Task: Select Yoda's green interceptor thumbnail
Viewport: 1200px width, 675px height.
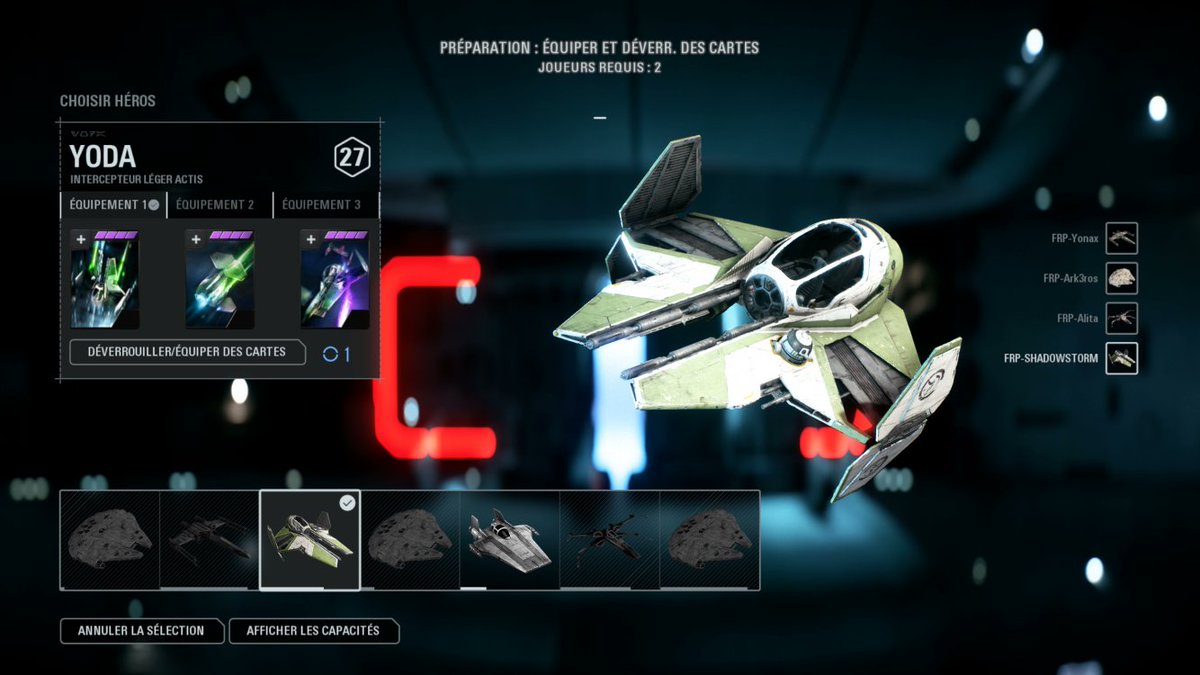Action: [310, 540]
